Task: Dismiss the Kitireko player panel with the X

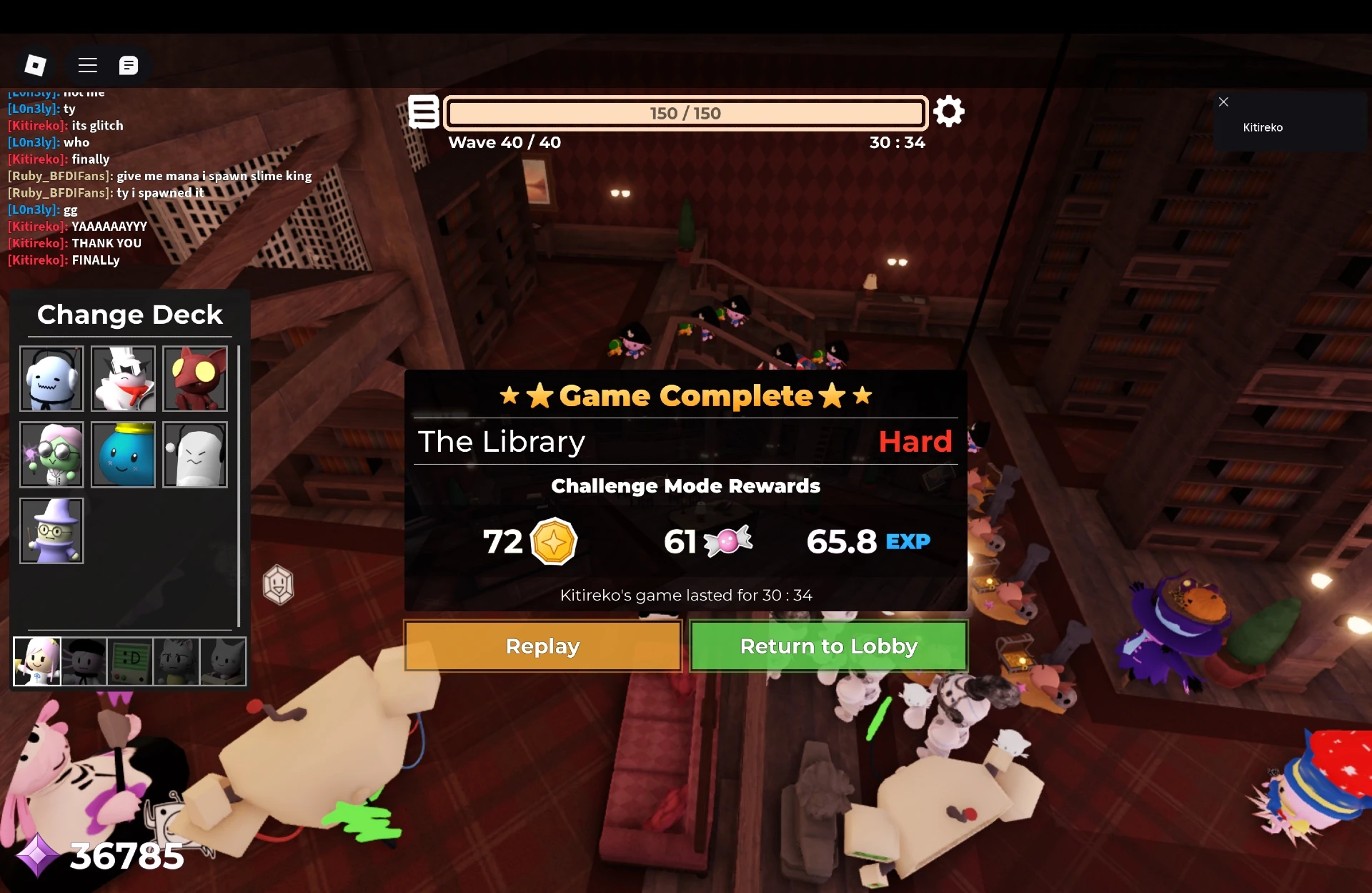Action: (x=1223, y=102)
